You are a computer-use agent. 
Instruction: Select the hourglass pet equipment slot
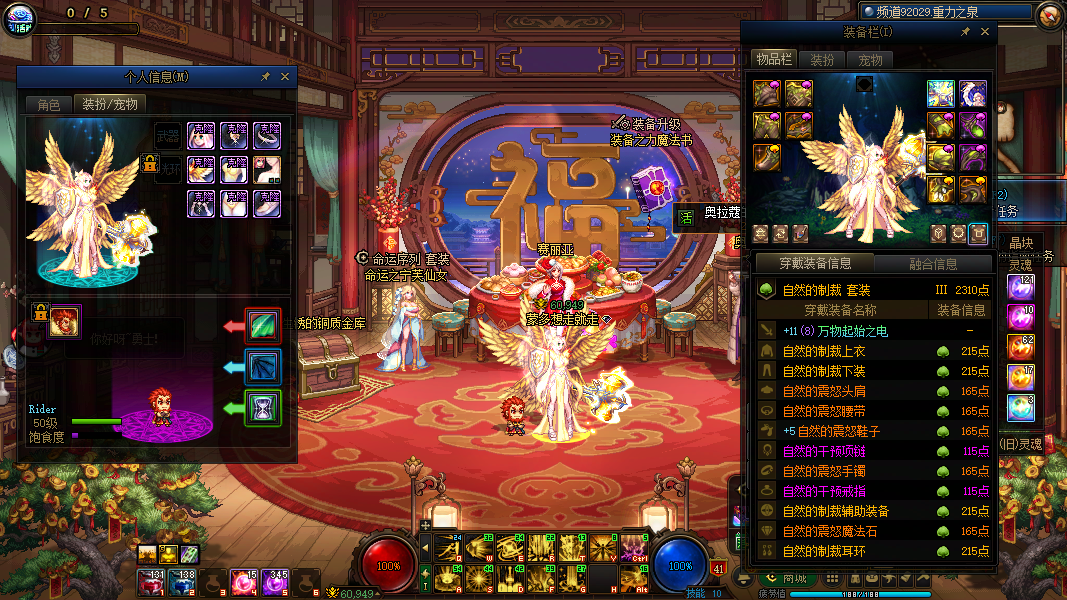pyautogui.click(x=264, y=408)
